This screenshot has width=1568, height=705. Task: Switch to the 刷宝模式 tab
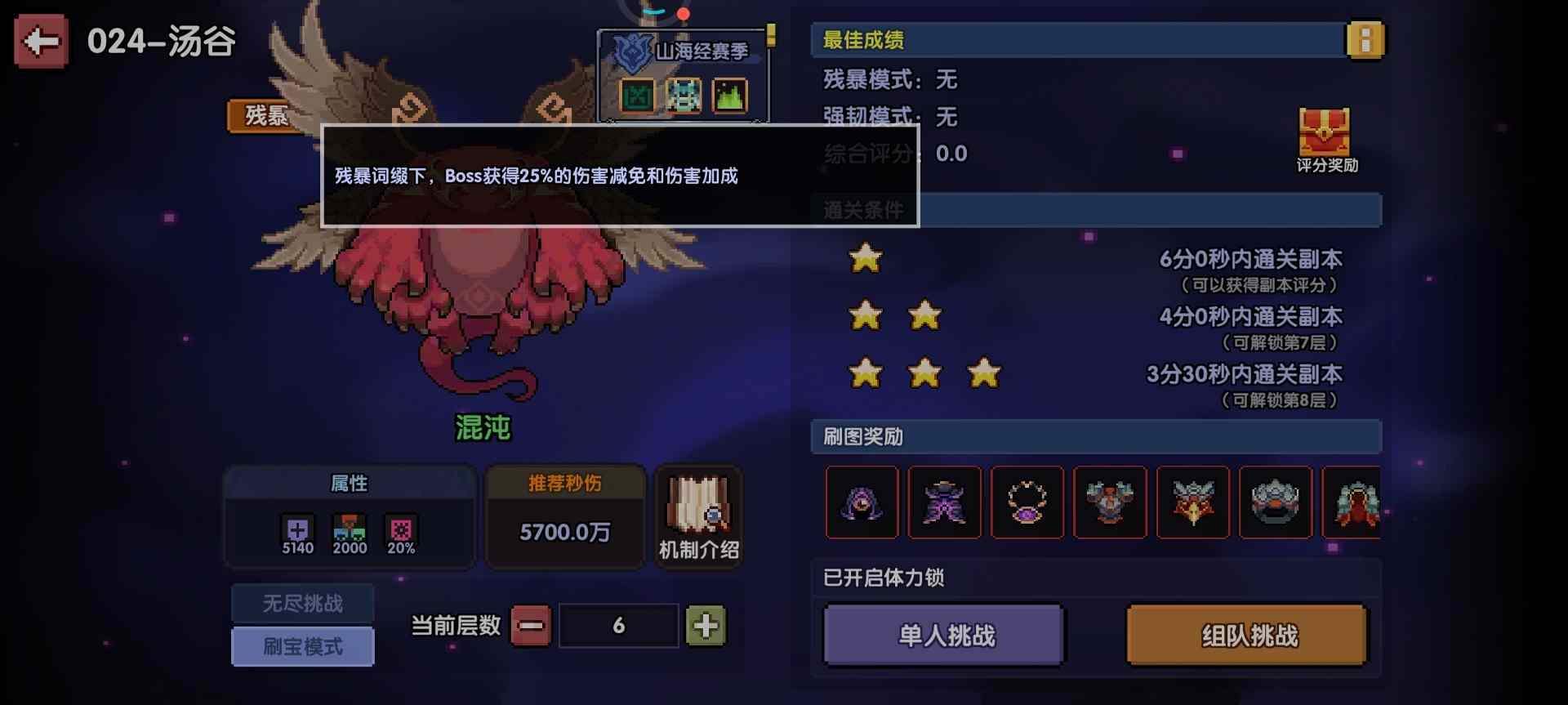tap(303, 646)
